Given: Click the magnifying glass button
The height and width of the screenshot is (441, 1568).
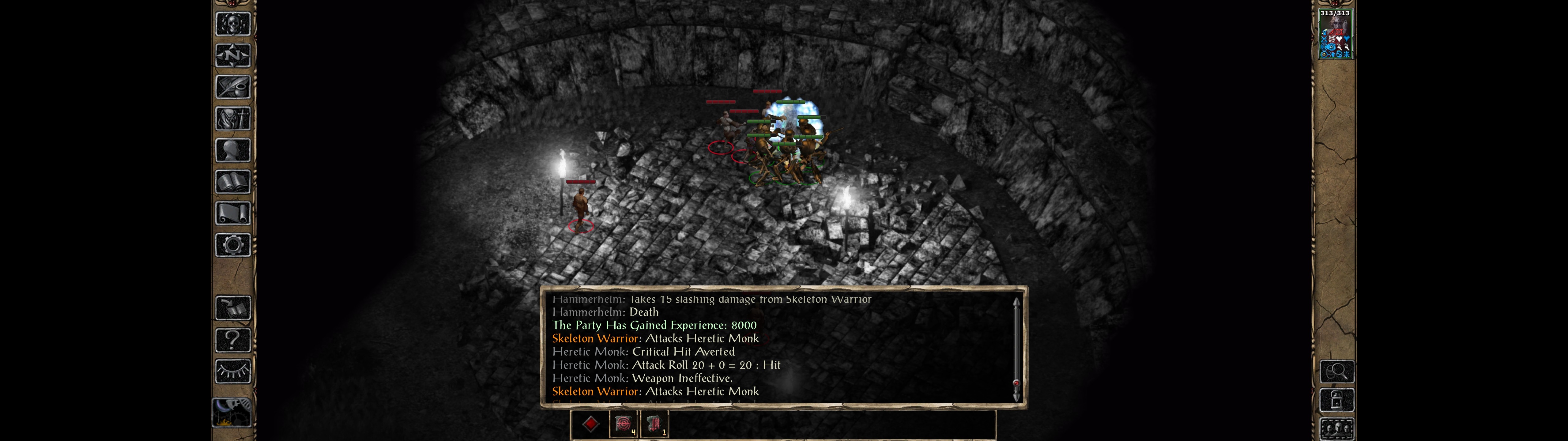Looking at the screenshot, I should [x=1336, y=371].
